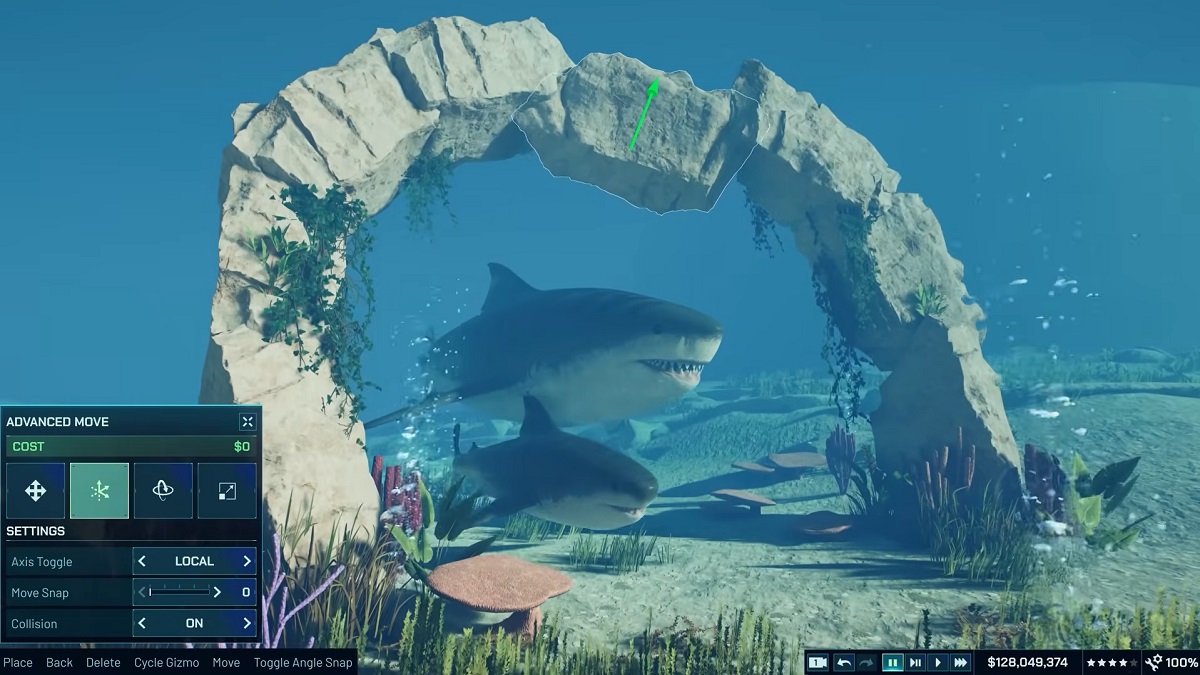Screen dimensions: 1200x675
Task: Click Axis Toggle left arrow
Action: [142, 561]
